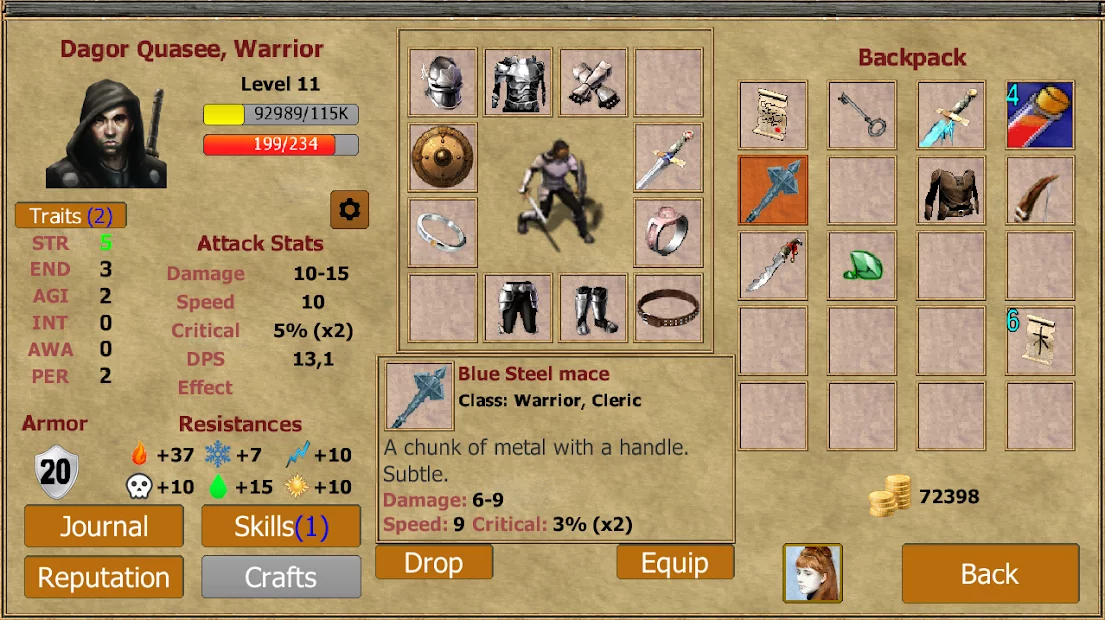Pick the red potion in backpack

tap(1040, 115)
